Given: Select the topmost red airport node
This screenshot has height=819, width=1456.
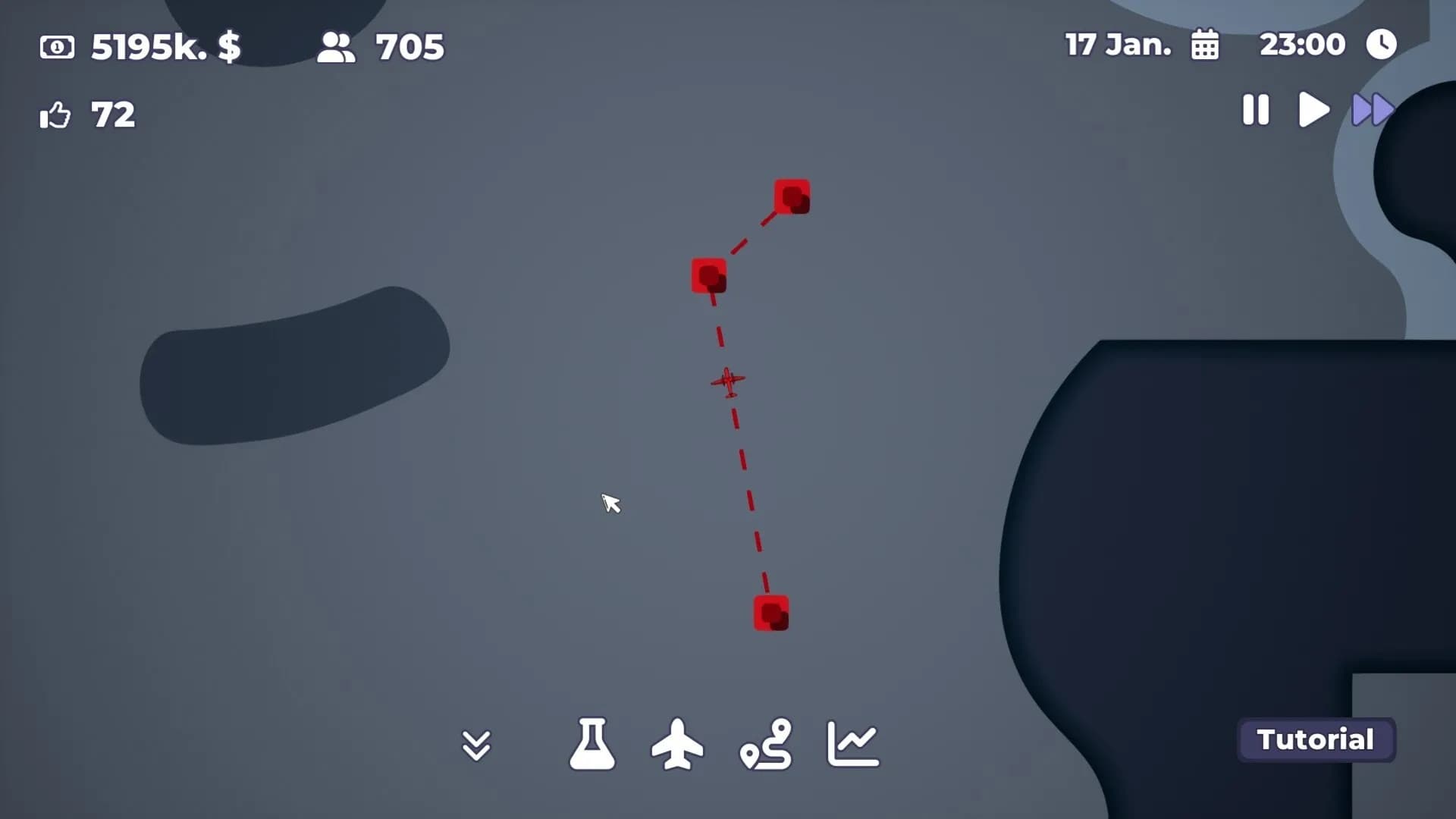Looking at the screenshot, I should [x=792, y=196].
